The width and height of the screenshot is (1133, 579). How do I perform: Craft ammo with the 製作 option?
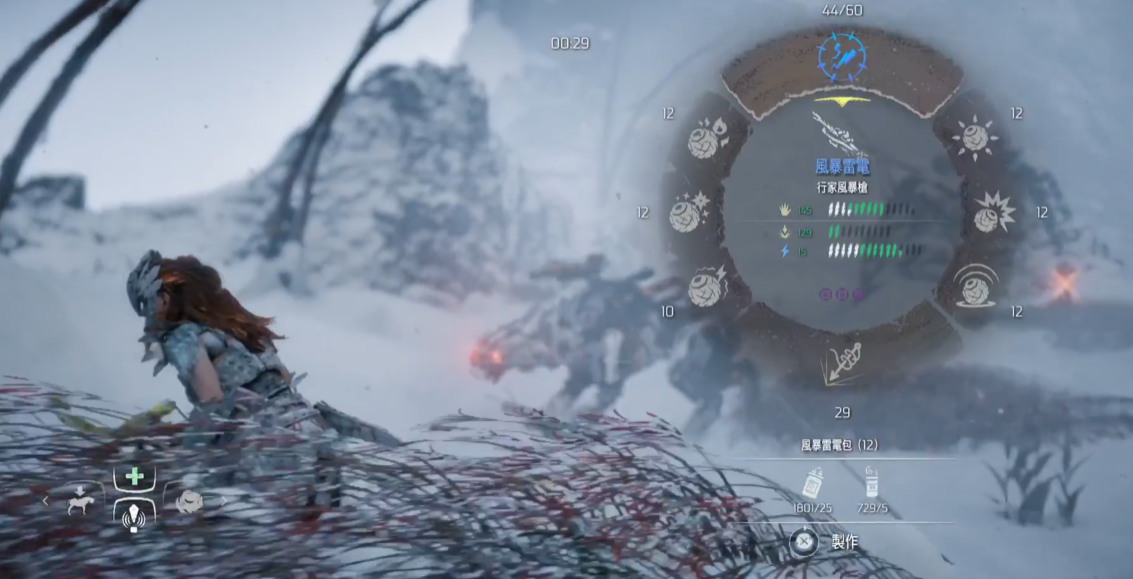(x=804, y=542)
